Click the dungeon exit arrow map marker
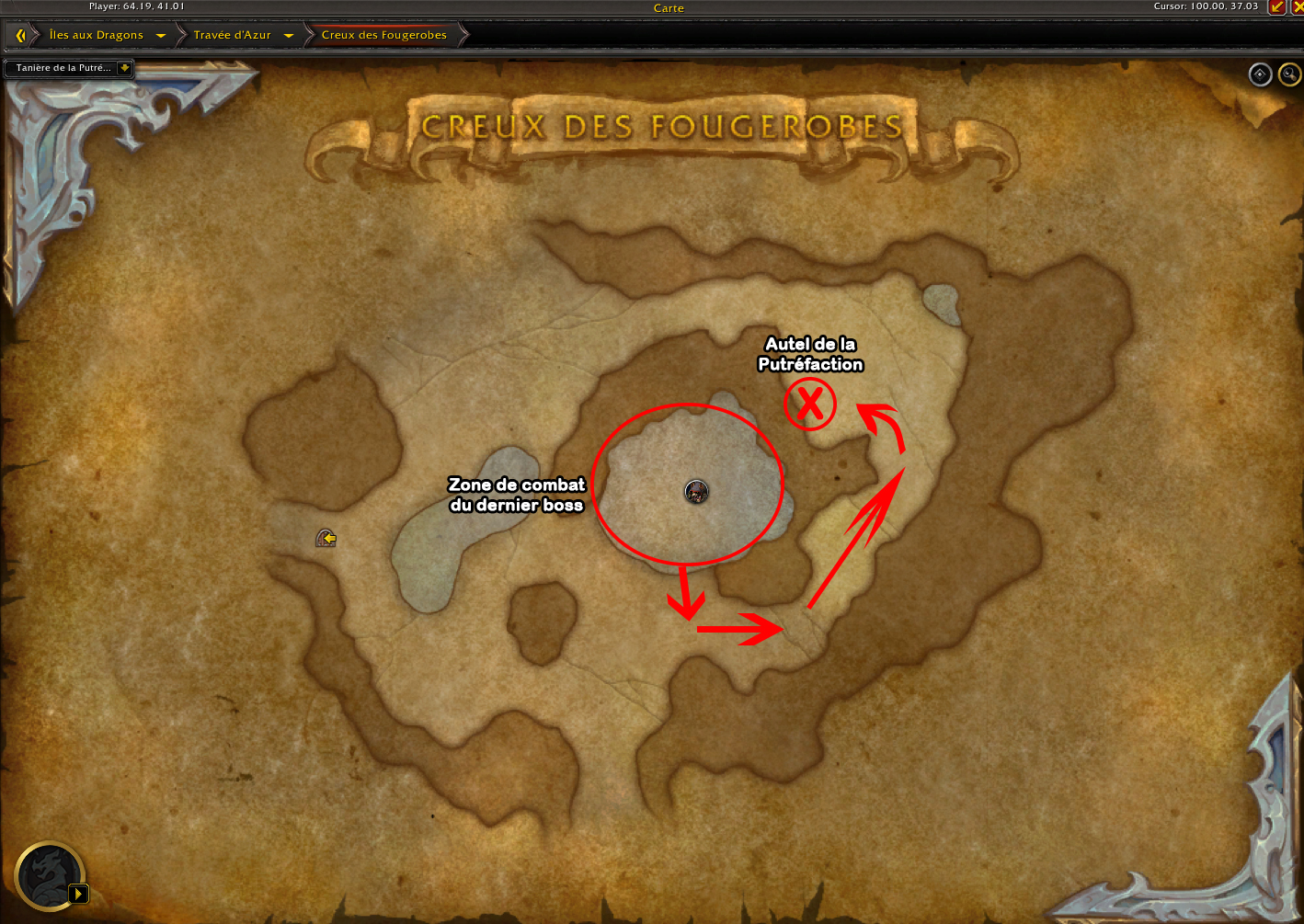Image resolution: width=1304 pixels, height=924 pixels. [x=326, y=538]
